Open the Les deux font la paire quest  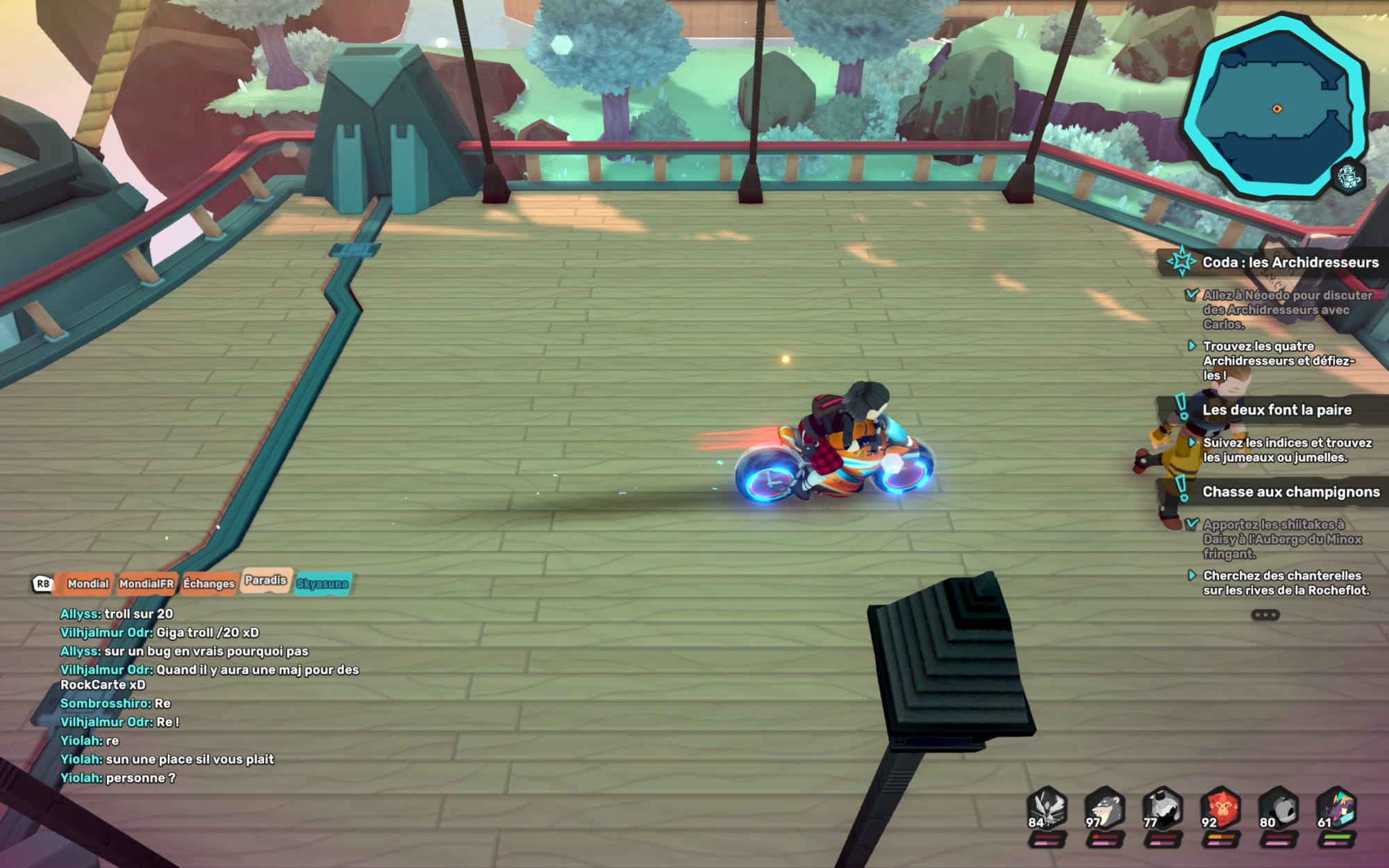coord(1276,410)
